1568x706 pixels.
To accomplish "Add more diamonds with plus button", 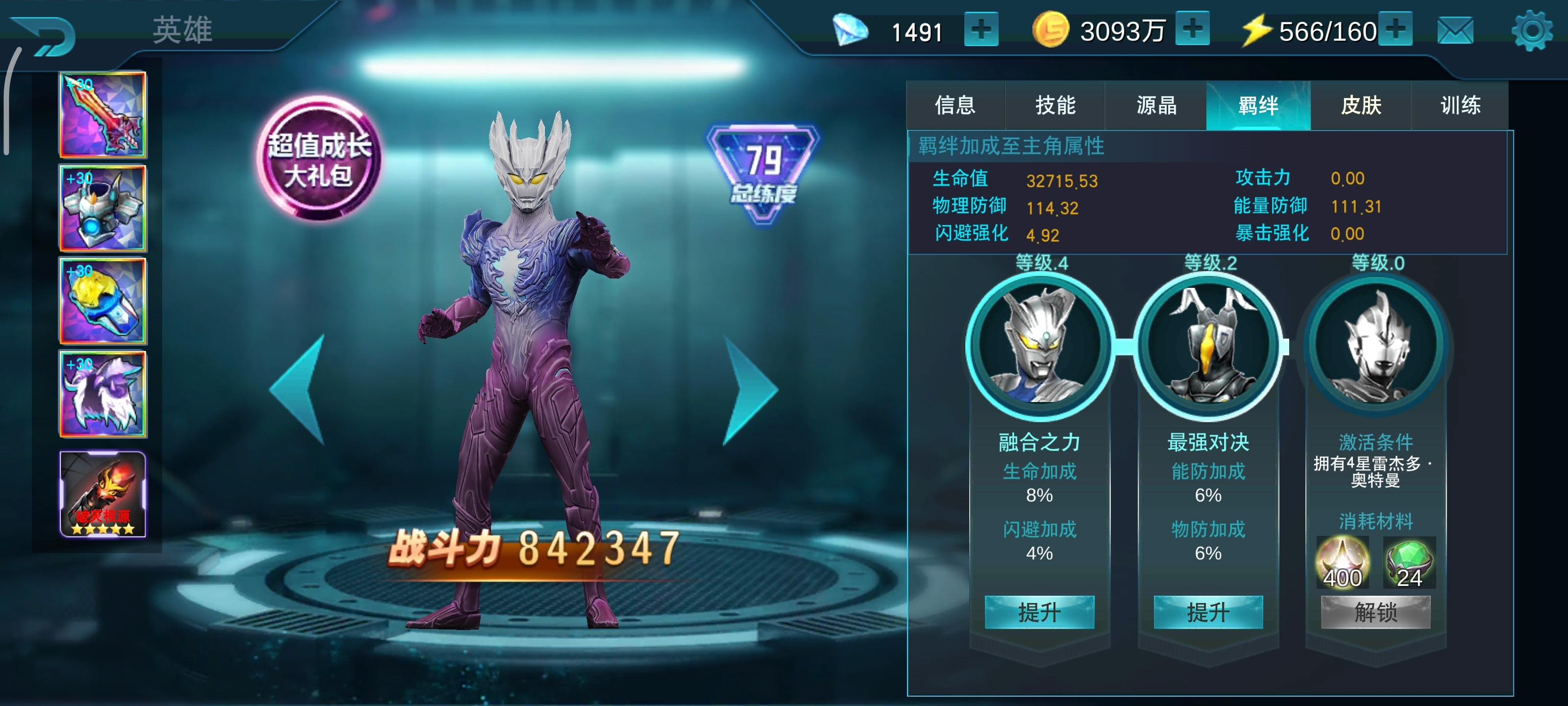I will (x=980, y=29).
